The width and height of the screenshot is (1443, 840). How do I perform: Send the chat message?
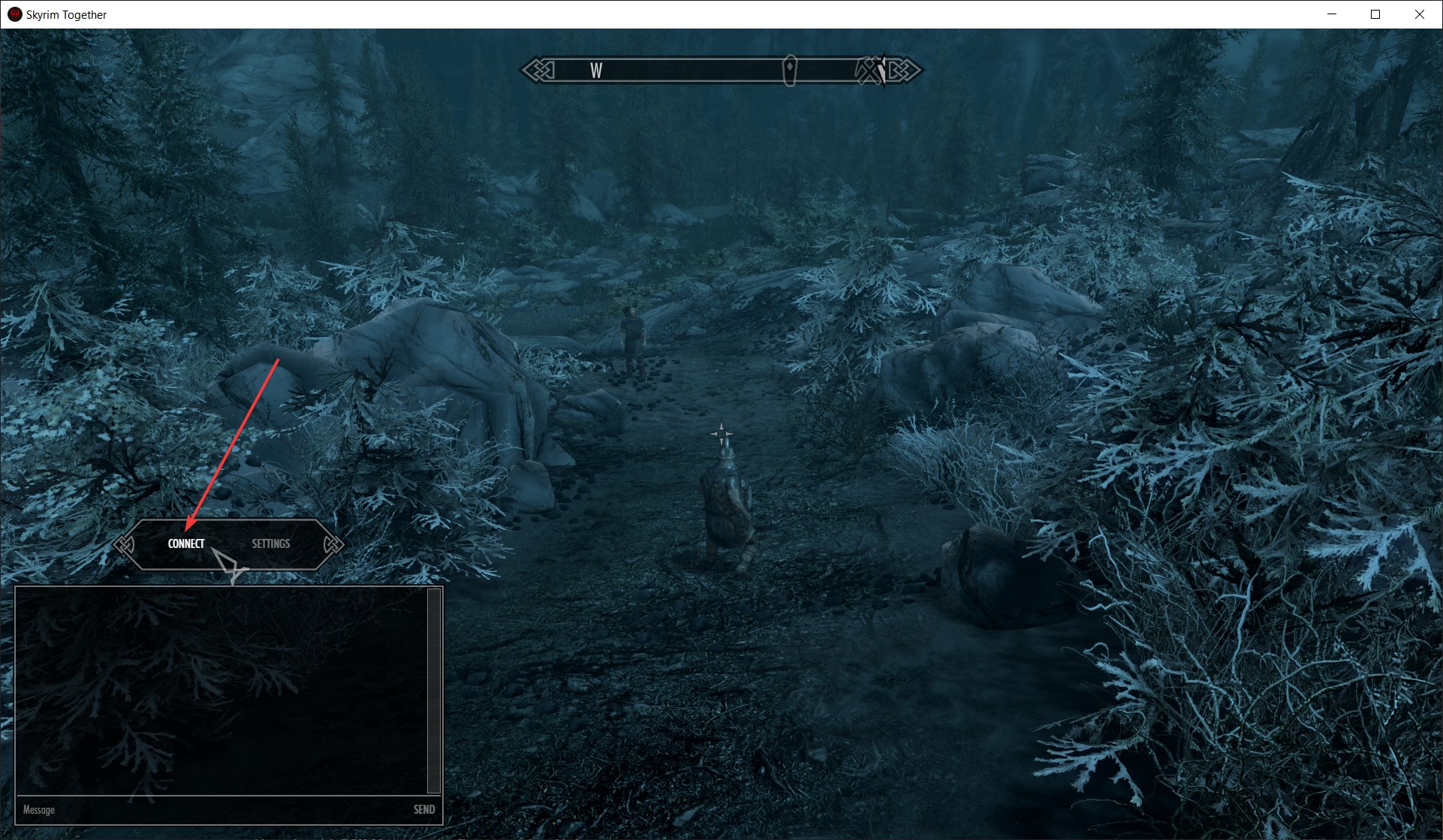tap(424, 810)
